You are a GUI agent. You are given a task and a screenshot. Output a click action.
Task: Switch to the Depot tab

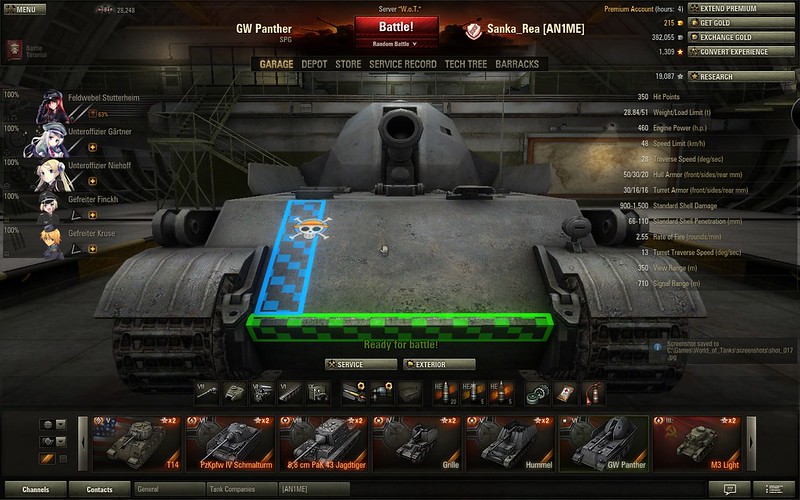tap(314, 64)
